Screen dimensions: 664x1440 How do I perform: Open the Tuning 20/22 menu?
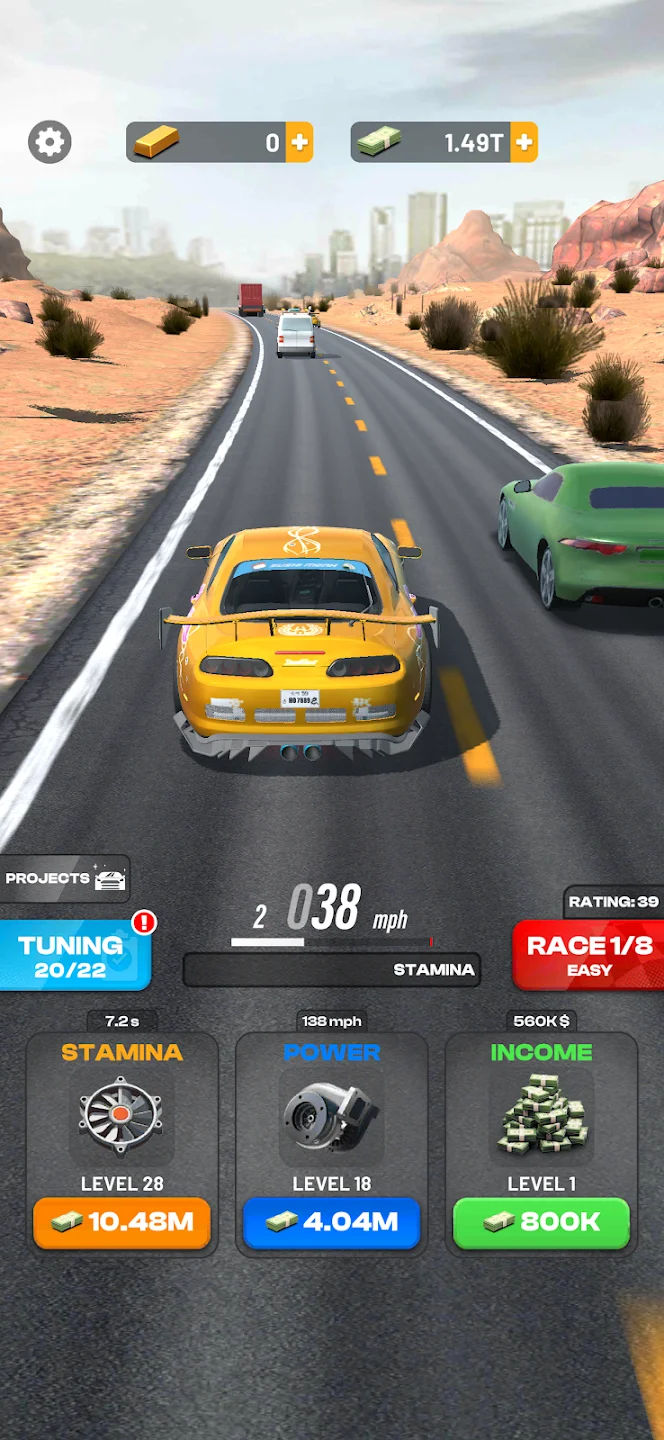pyautogui.click(x=74, y=956)
